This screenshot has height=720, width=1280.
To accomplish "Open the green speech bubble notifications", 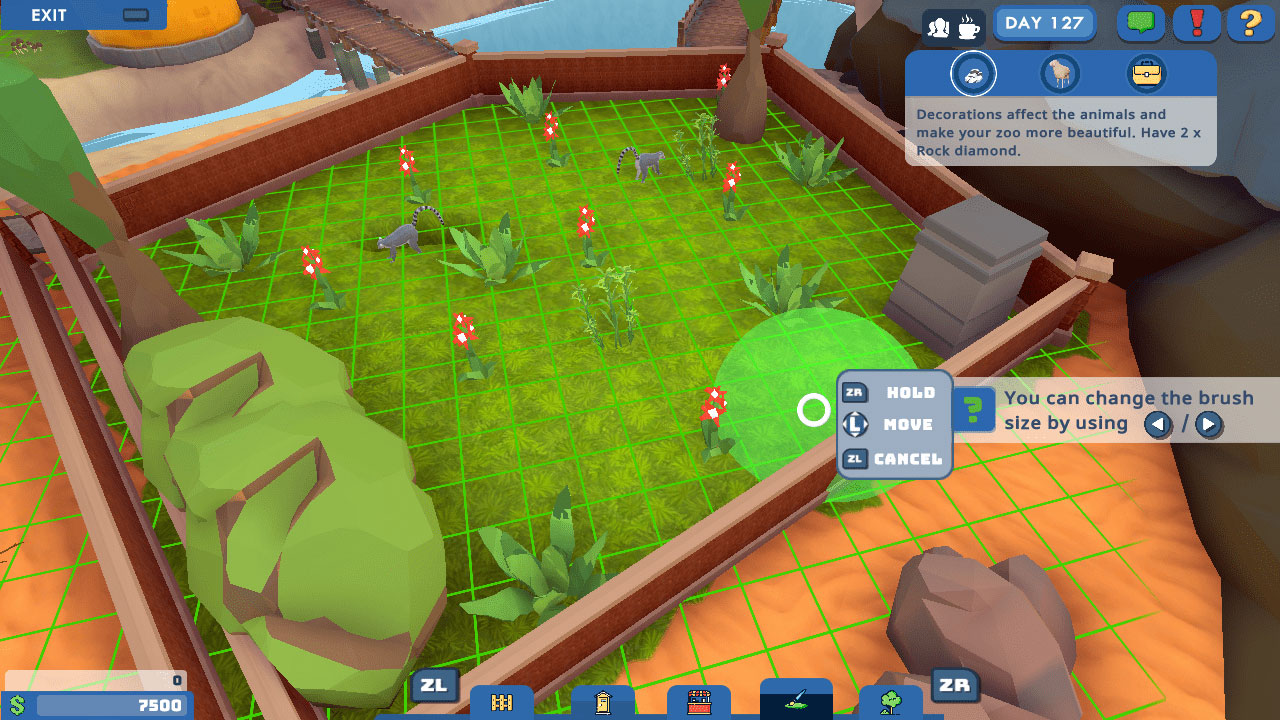I will pos(1140,23).
